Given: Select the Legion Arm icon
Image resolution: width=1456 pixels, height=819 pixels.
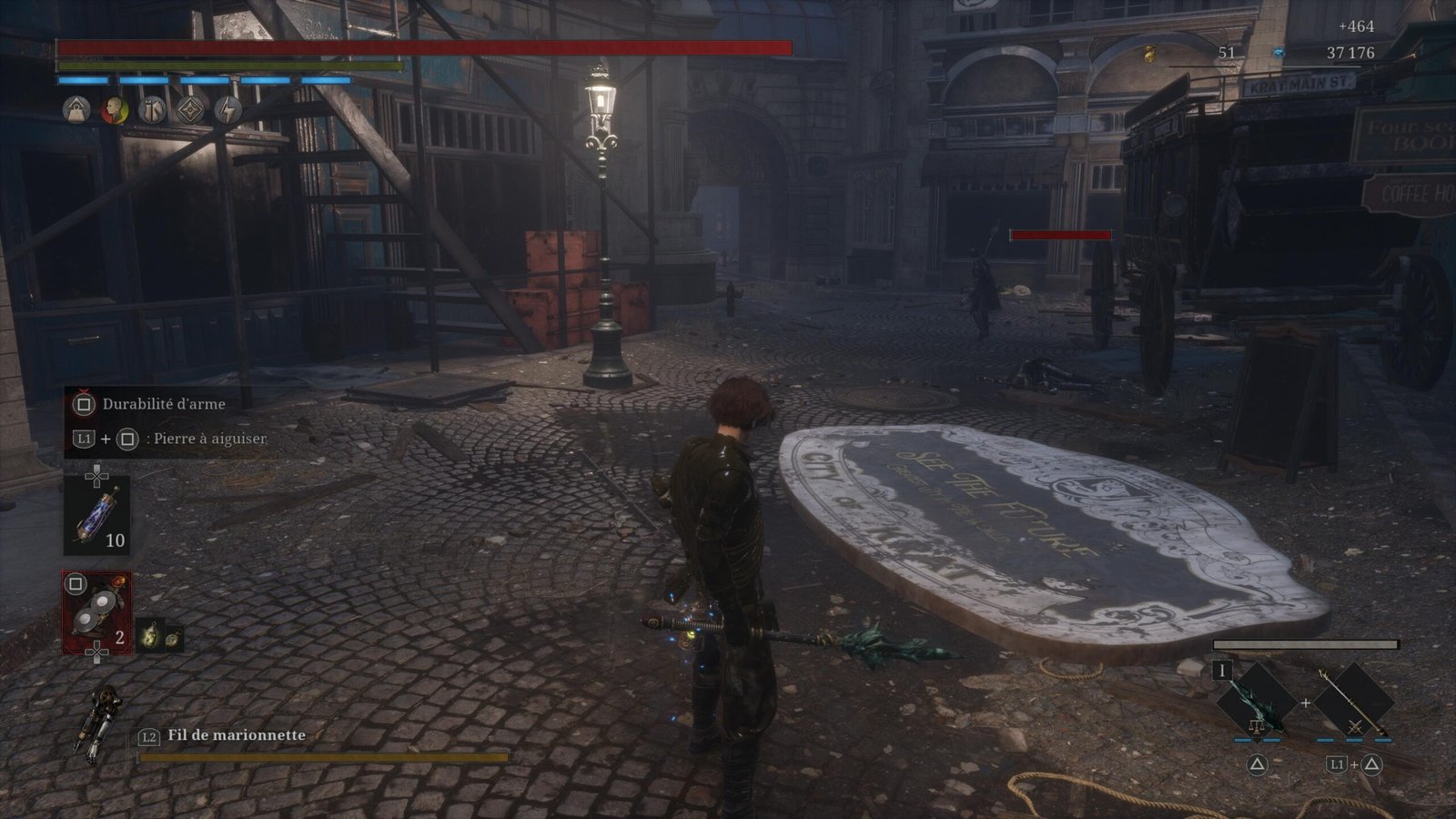Looking at the screenshot, I should tap(99, 725).
